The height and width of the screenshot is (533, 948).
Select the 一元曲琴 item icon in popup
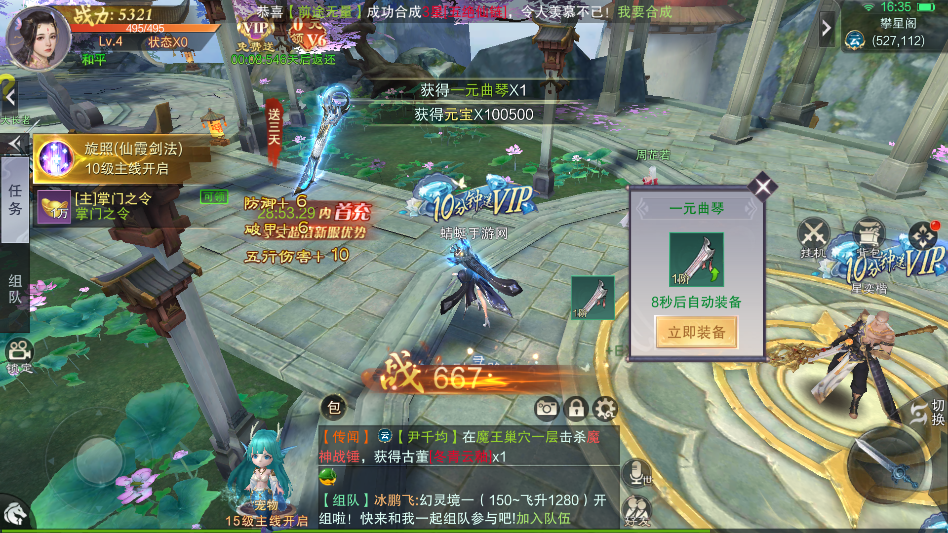pos(696,259)
